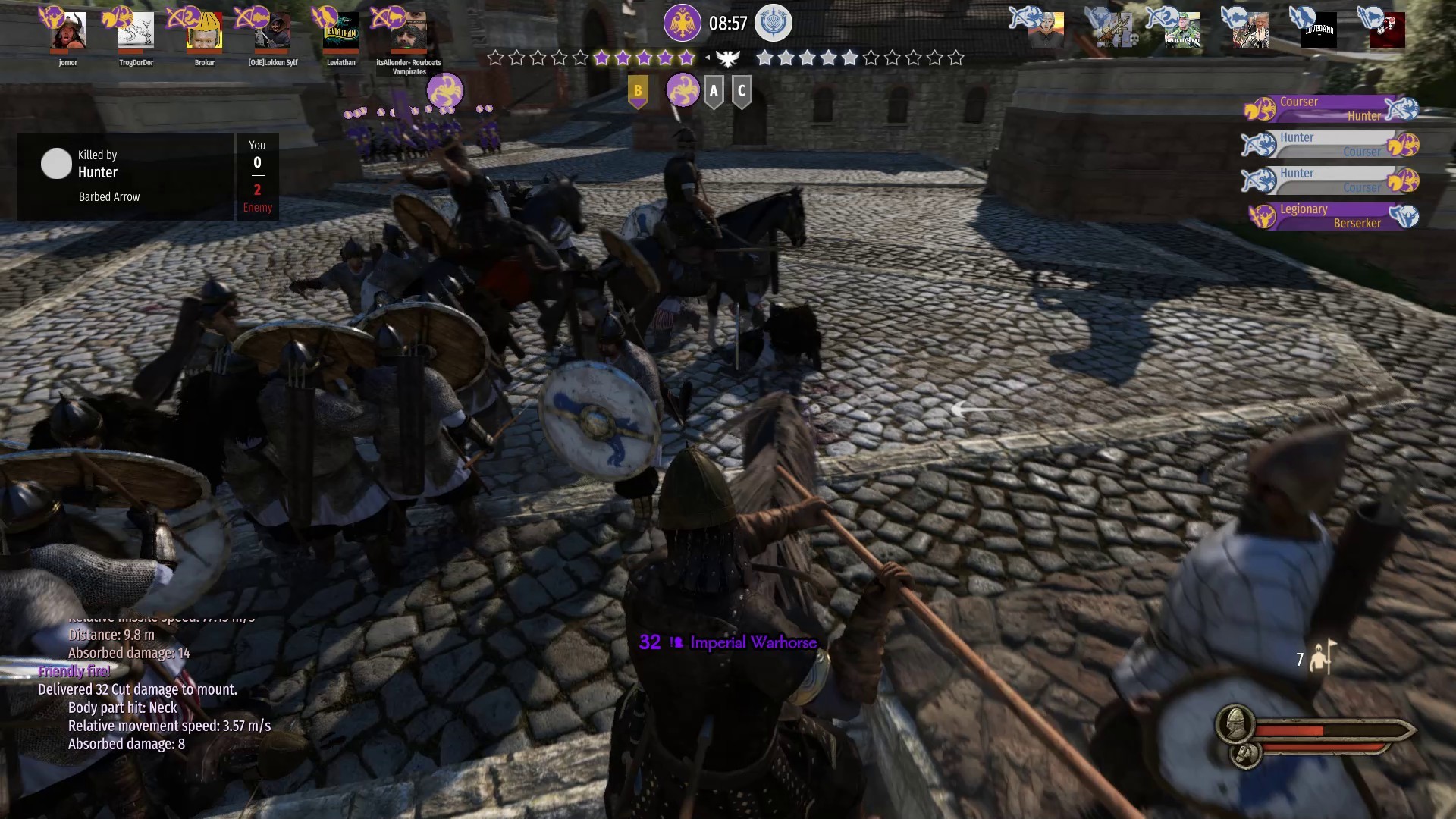1456x819 pixels.
Task: Select the yellow B flag marker
Action: [x=638, y=92]
